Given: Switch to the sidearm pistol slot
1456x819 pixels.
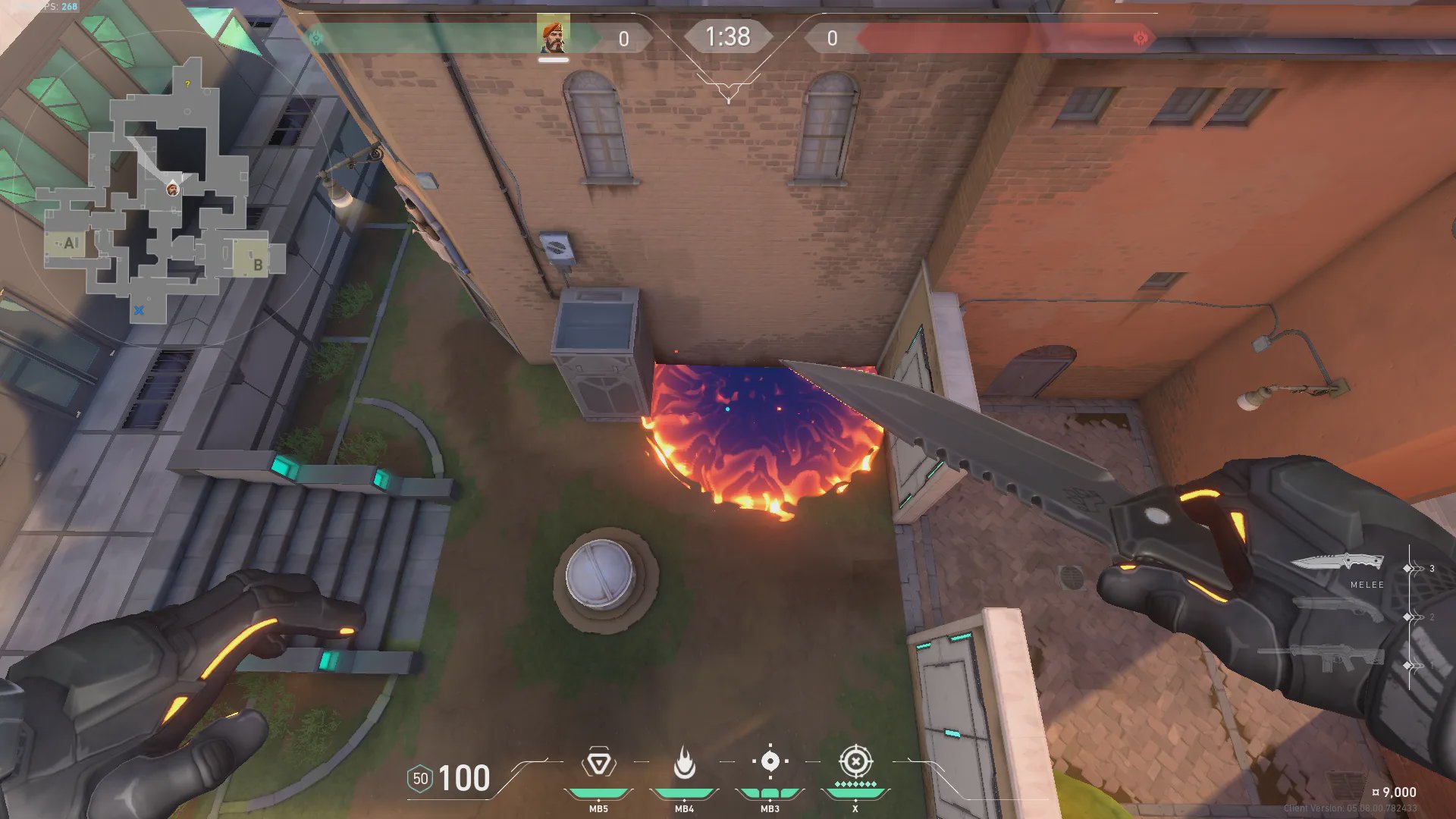Looking at the screenshot, I should pyautogui.click(x=1338, y=609).
